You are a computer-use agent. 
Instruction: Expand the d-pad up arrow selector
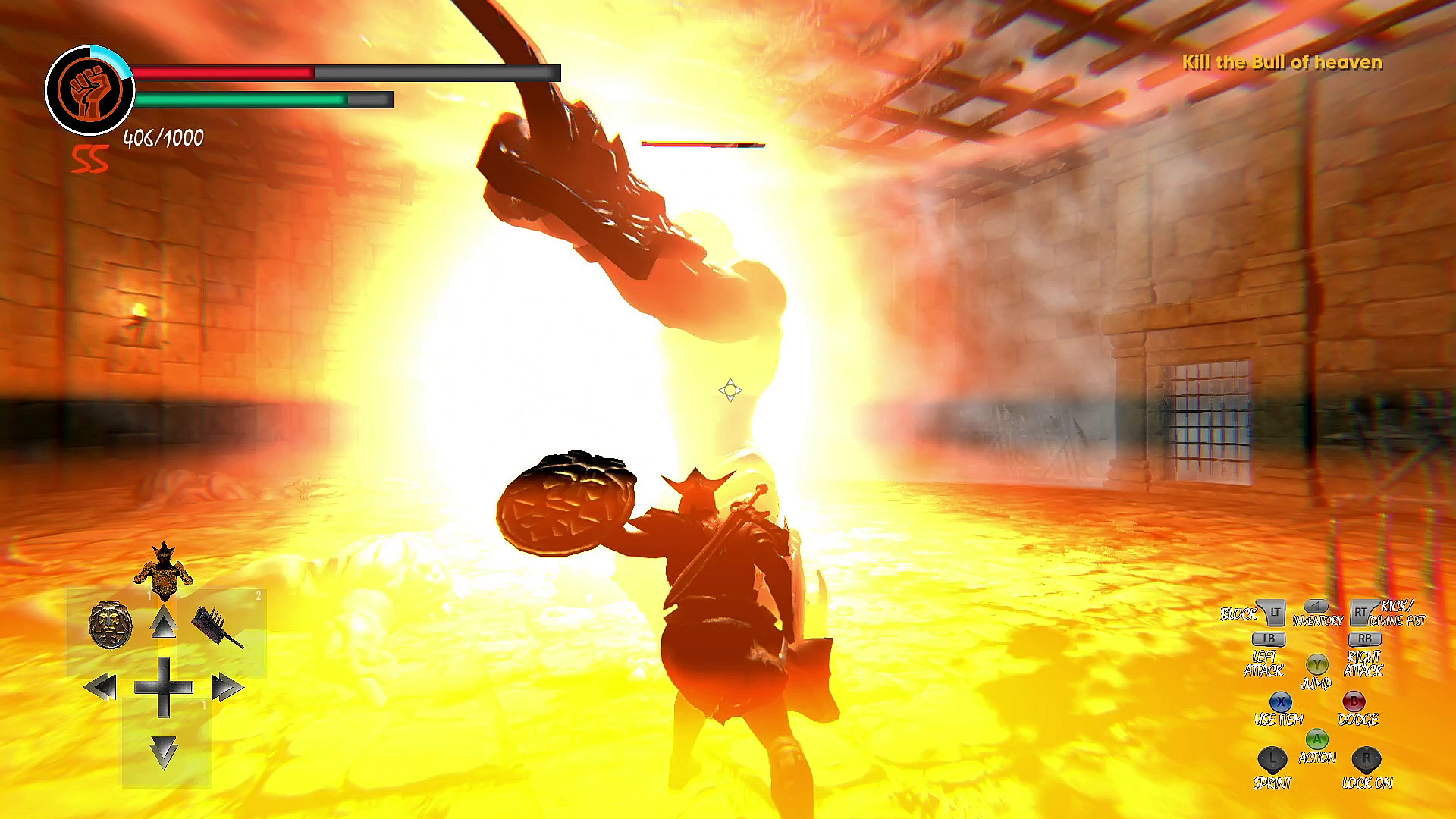(165, 620)
